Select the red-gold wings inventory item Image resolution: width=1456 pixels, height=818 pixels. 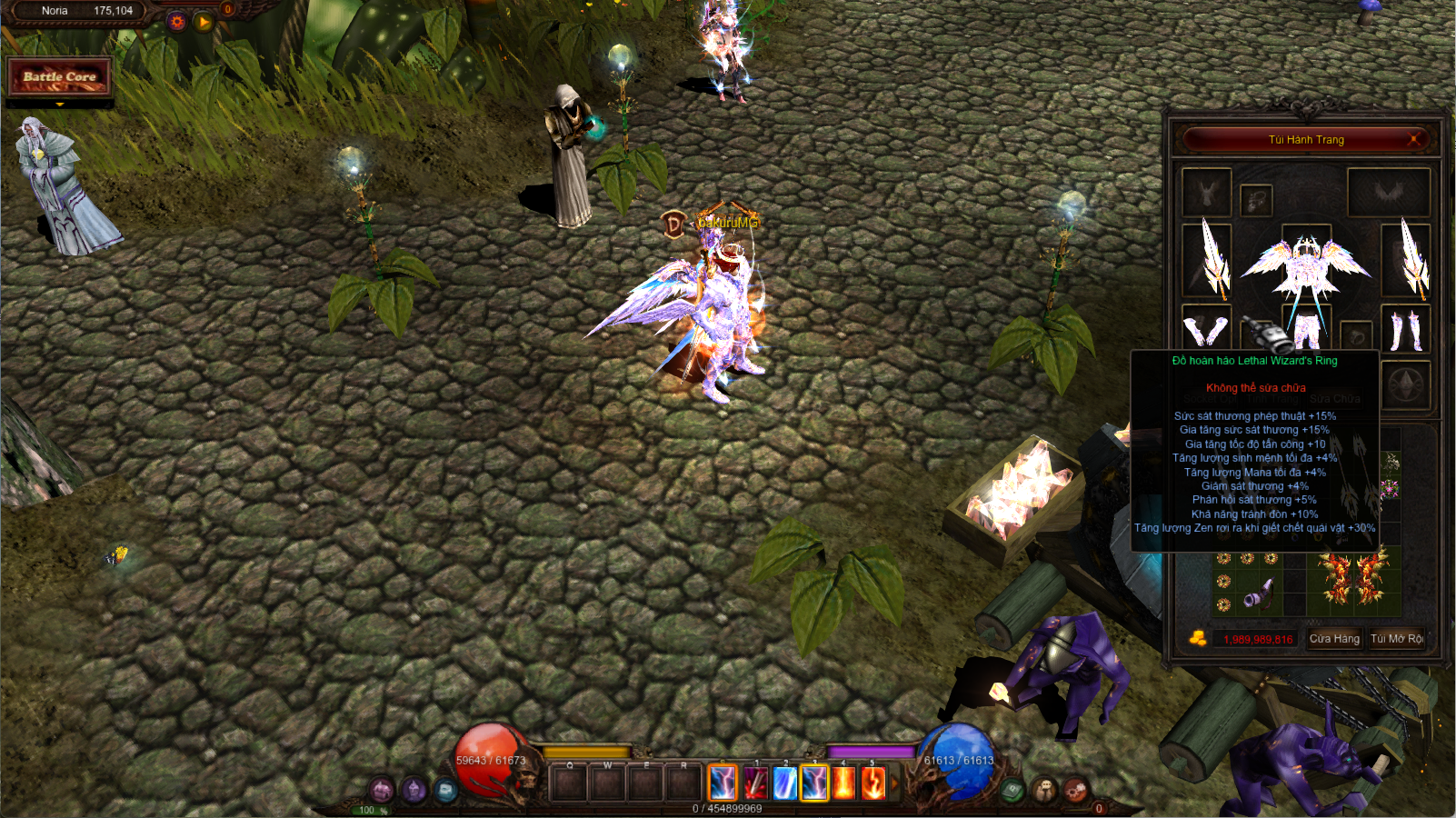click(x=1353, y=578)
